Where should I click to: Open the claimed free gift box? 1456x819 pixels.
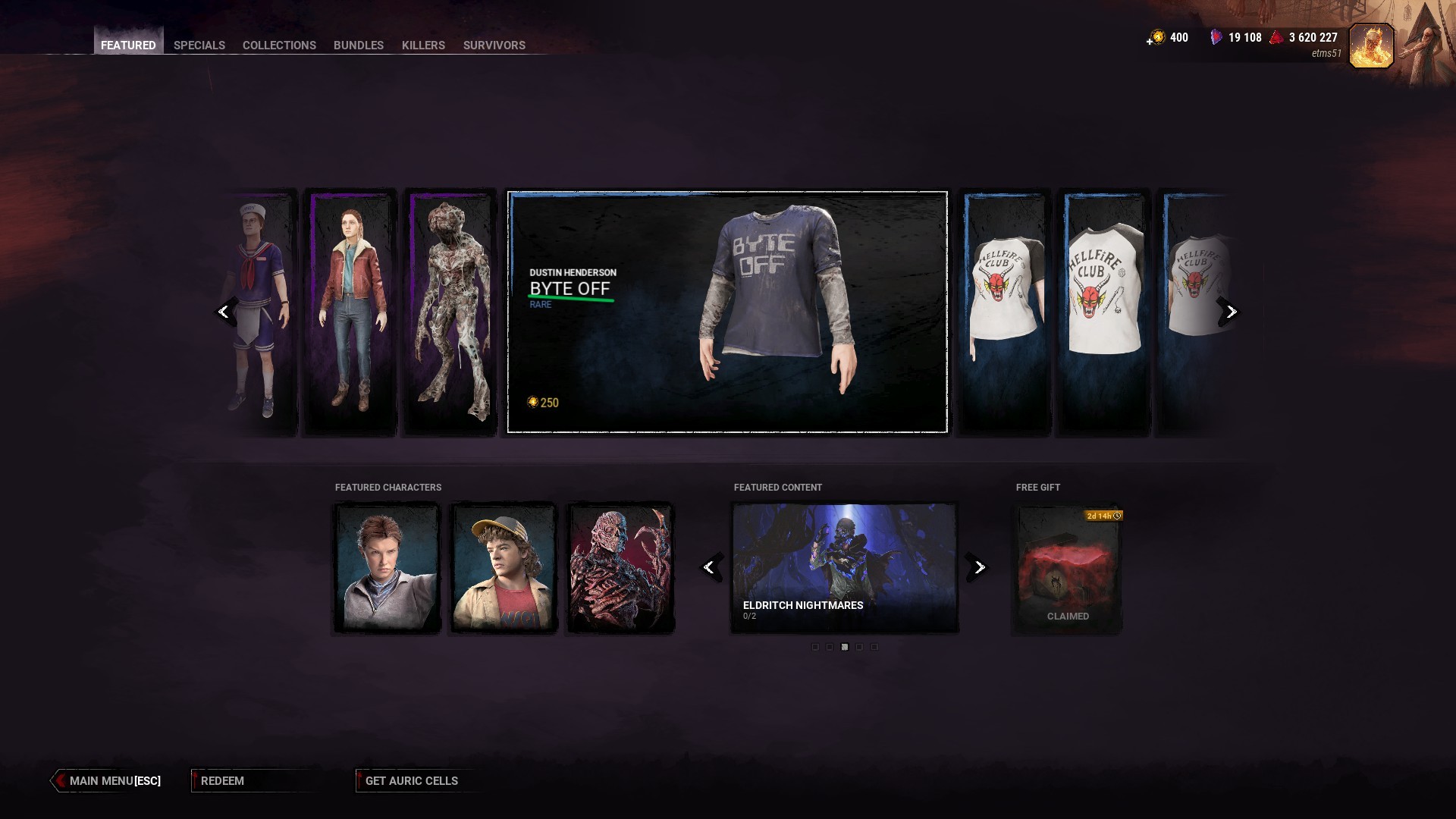[x=1068, y=569]
